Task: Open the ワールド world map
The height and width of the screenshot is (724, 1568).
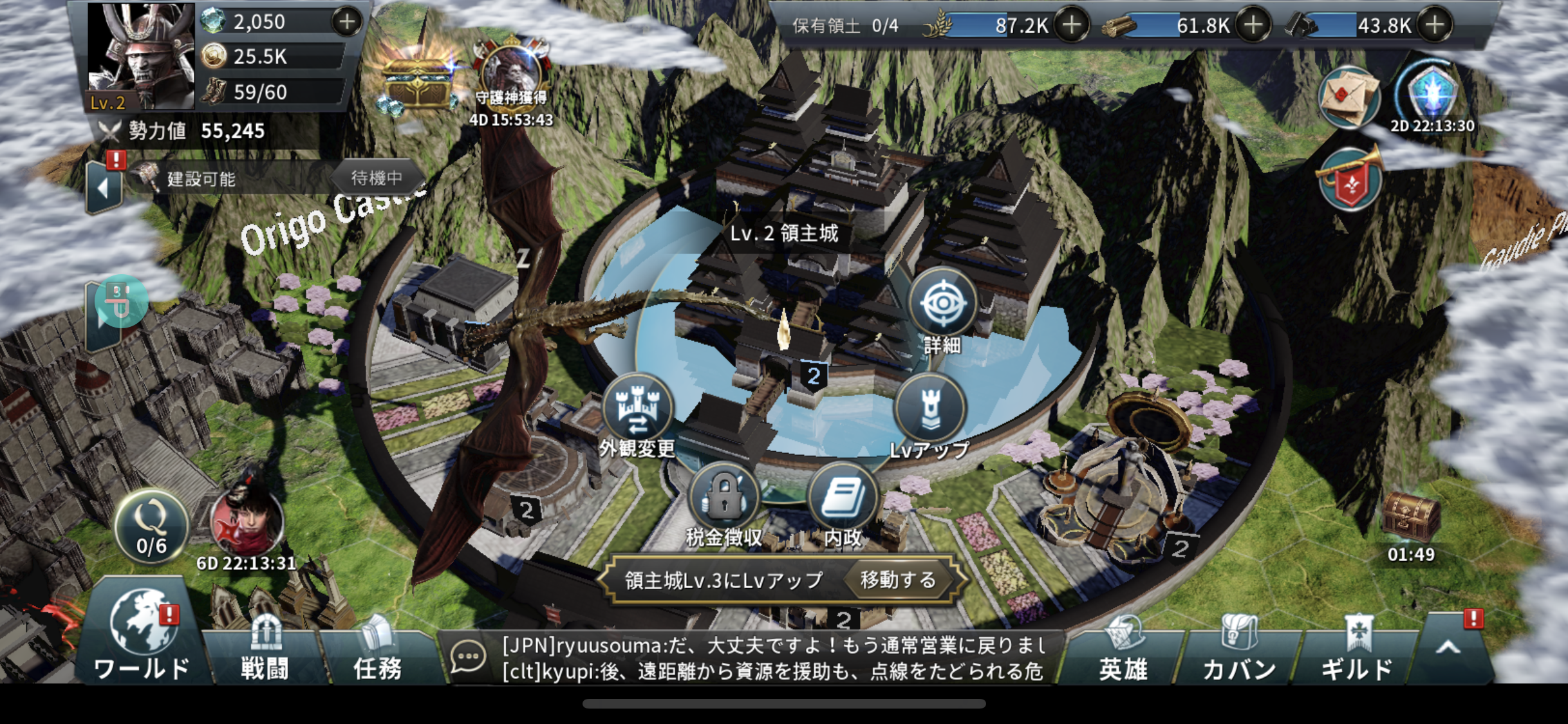Action: click(142, 637)
